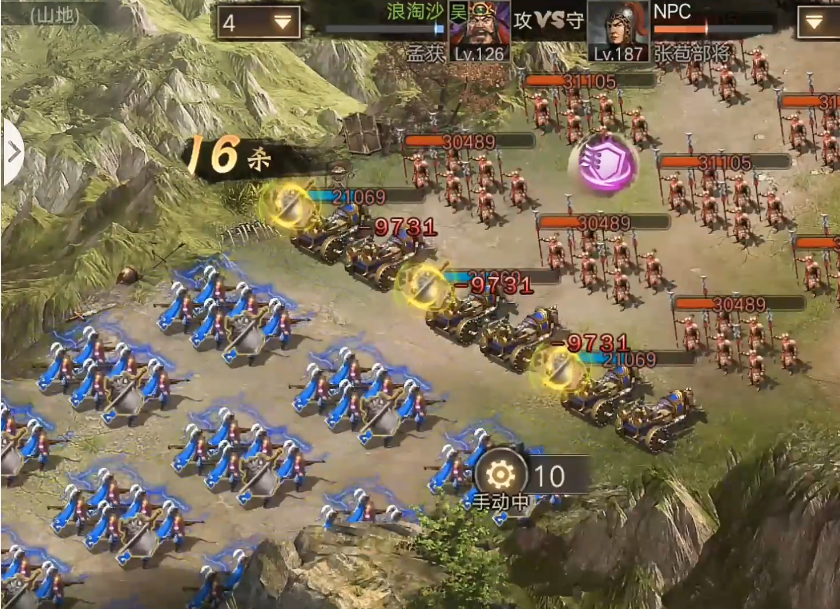The width and height of the screenshot is (840, 609).
Task: Expand the dropdown at the top-right corner
Action: click(x=819, y=22)
